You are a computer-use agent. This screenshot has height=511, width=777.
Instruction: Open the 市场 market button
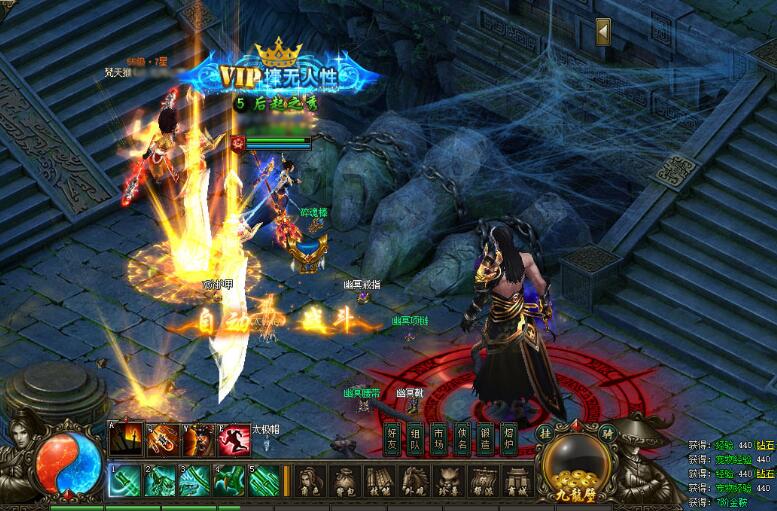pyautogui.click(x=439, y=438)
